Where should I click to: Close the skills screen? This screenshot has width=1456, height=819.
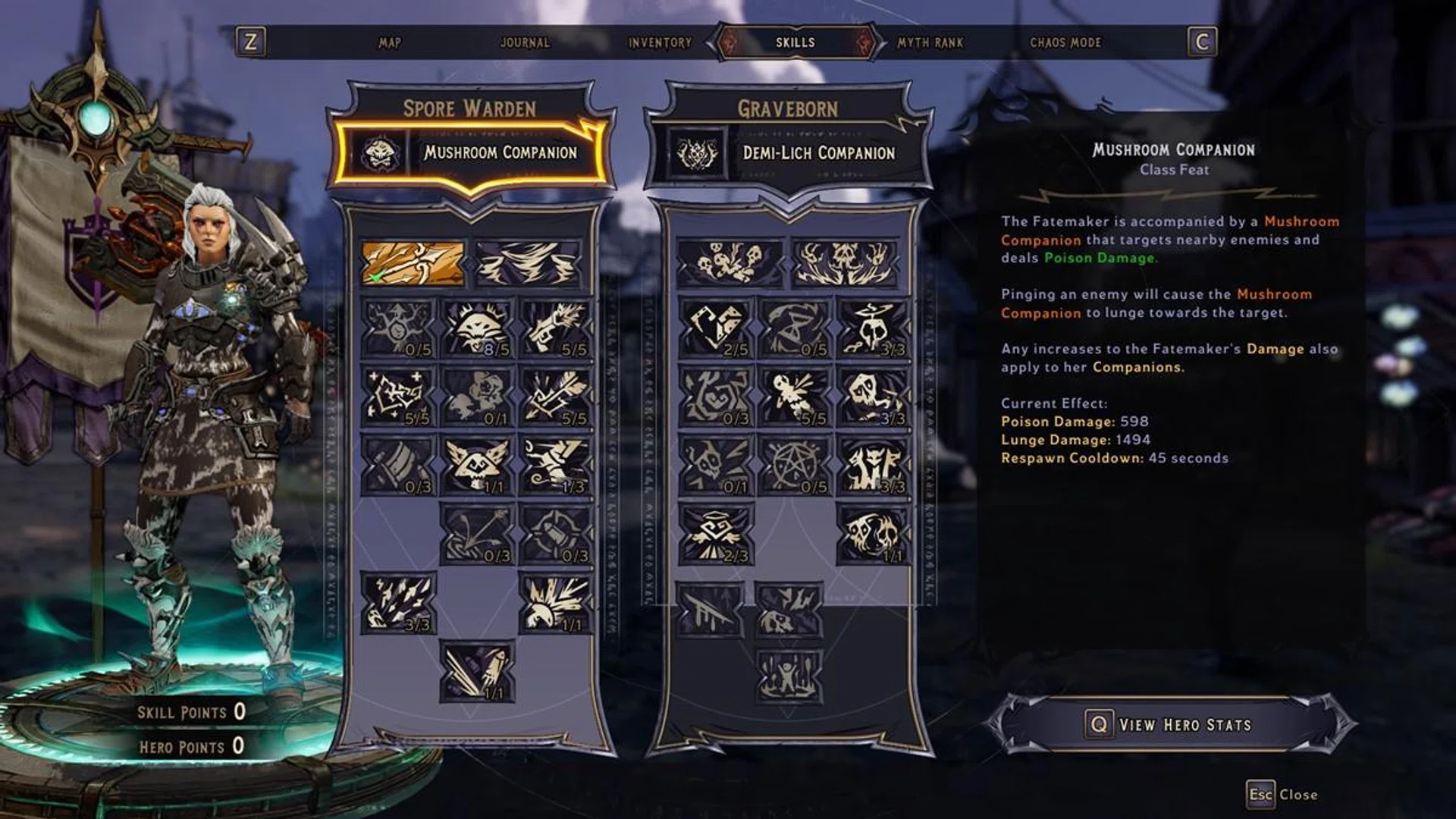point(1282,795)
